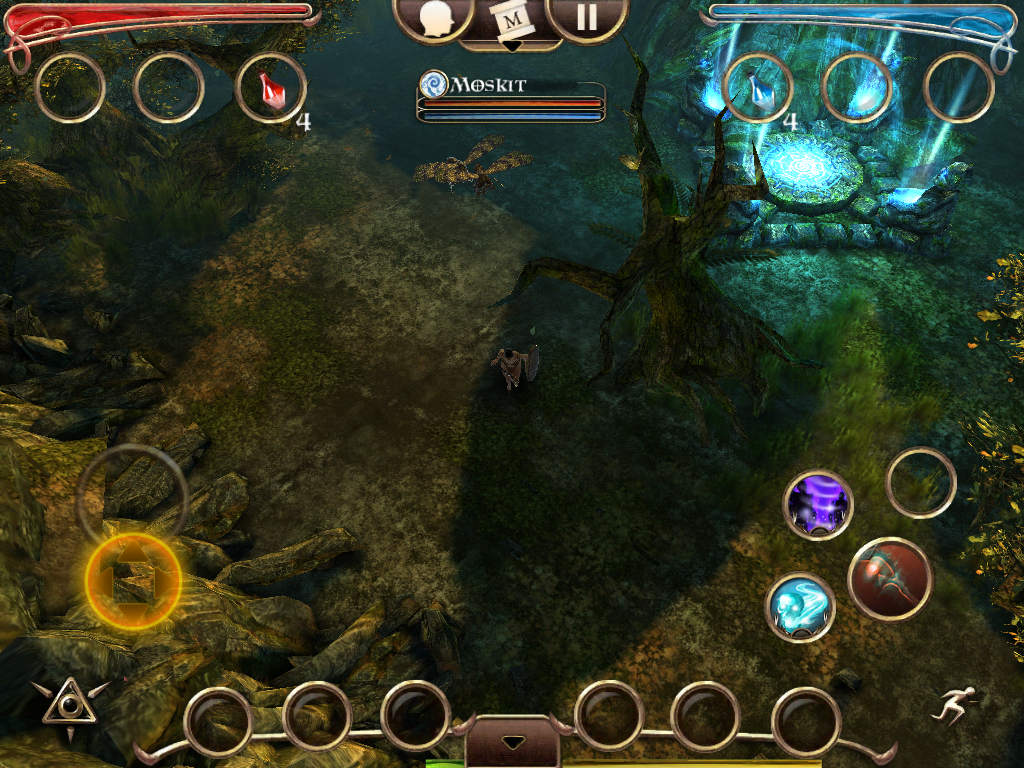
Task: Select the Moskit target frame
Action: 511,100
